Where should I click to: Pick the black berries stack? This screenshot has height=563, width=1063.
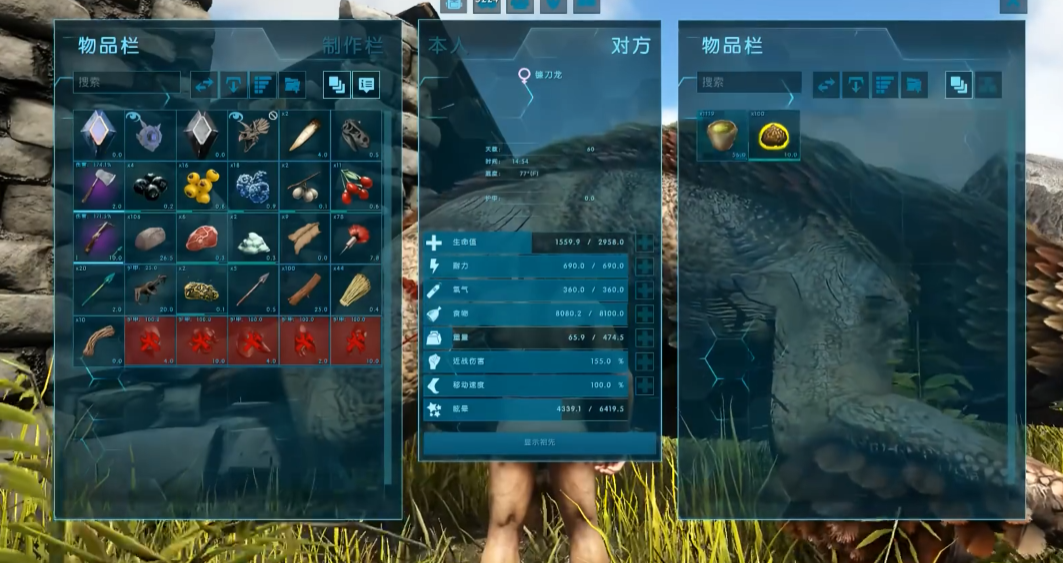[151, 185]
